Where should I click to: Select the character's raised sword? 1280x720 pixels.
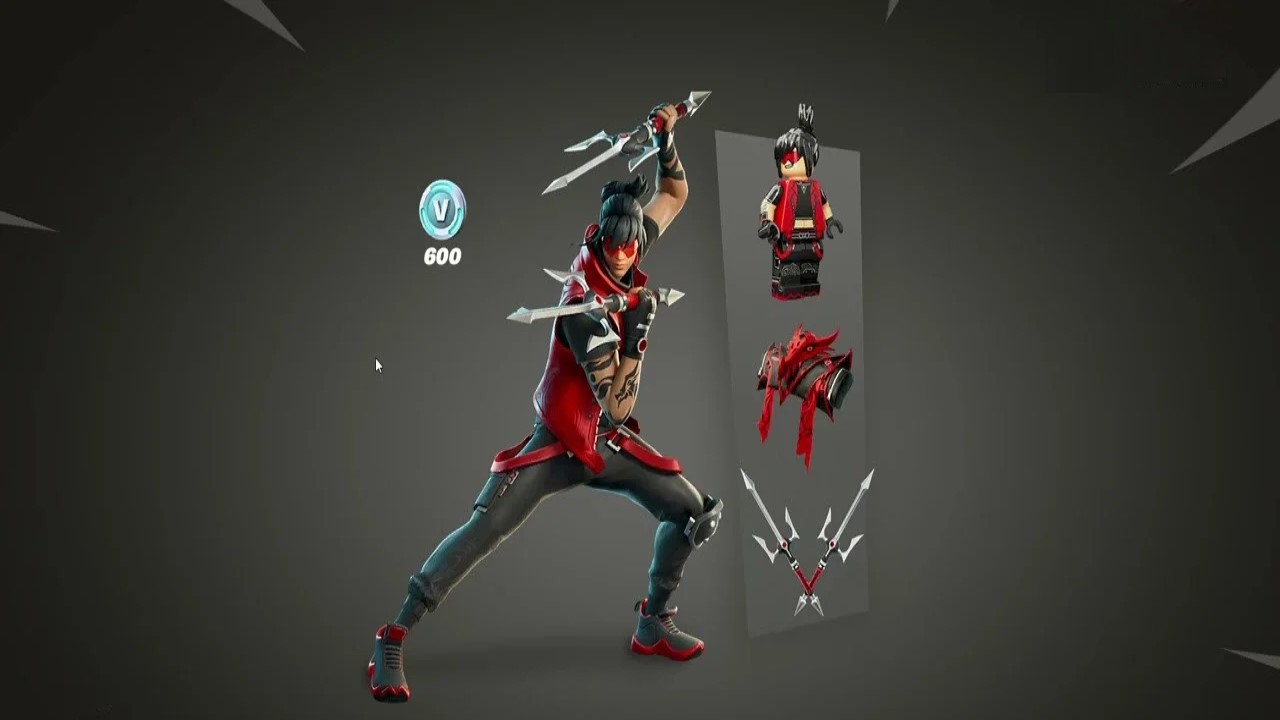(x=620, y=140)
